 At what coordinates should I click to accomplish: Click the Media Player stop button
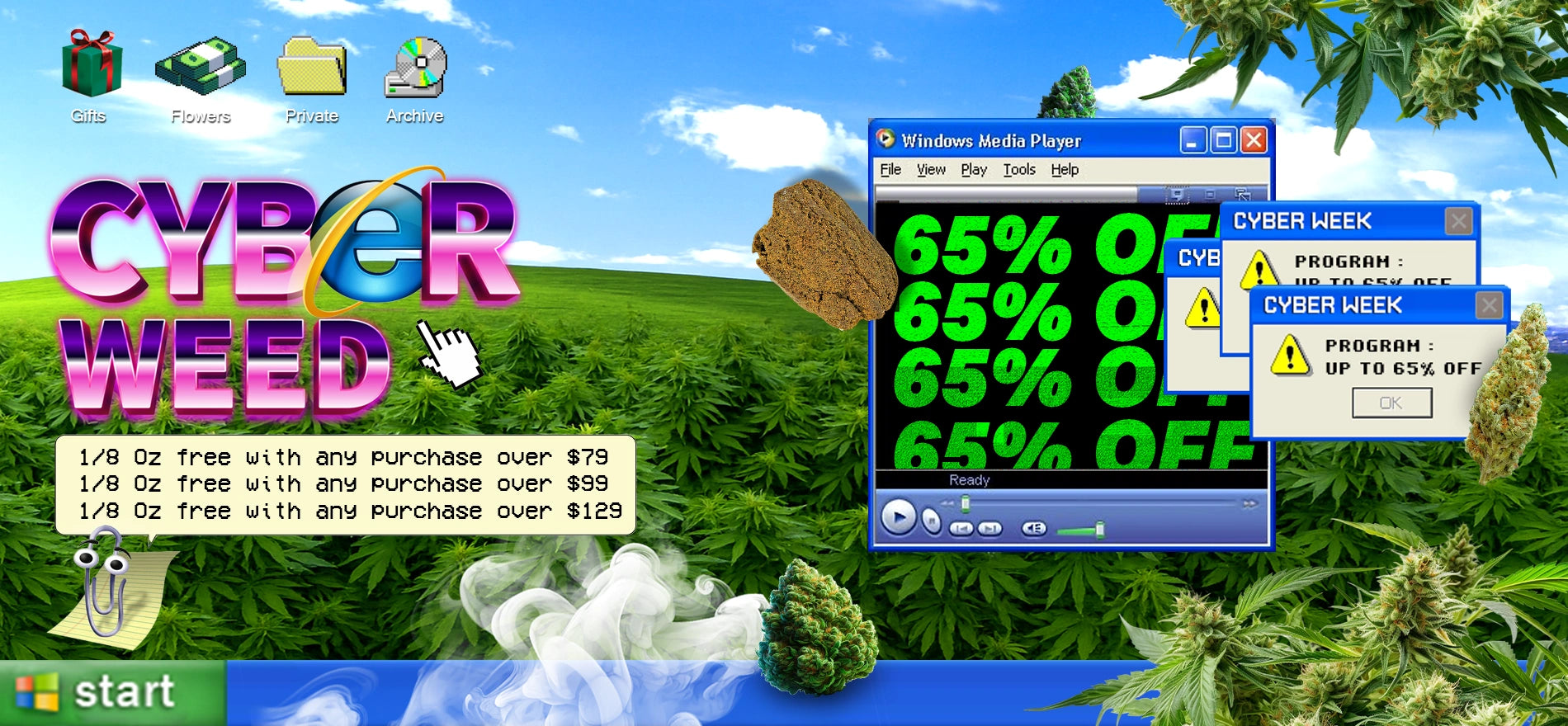click(x=931, y=521)
